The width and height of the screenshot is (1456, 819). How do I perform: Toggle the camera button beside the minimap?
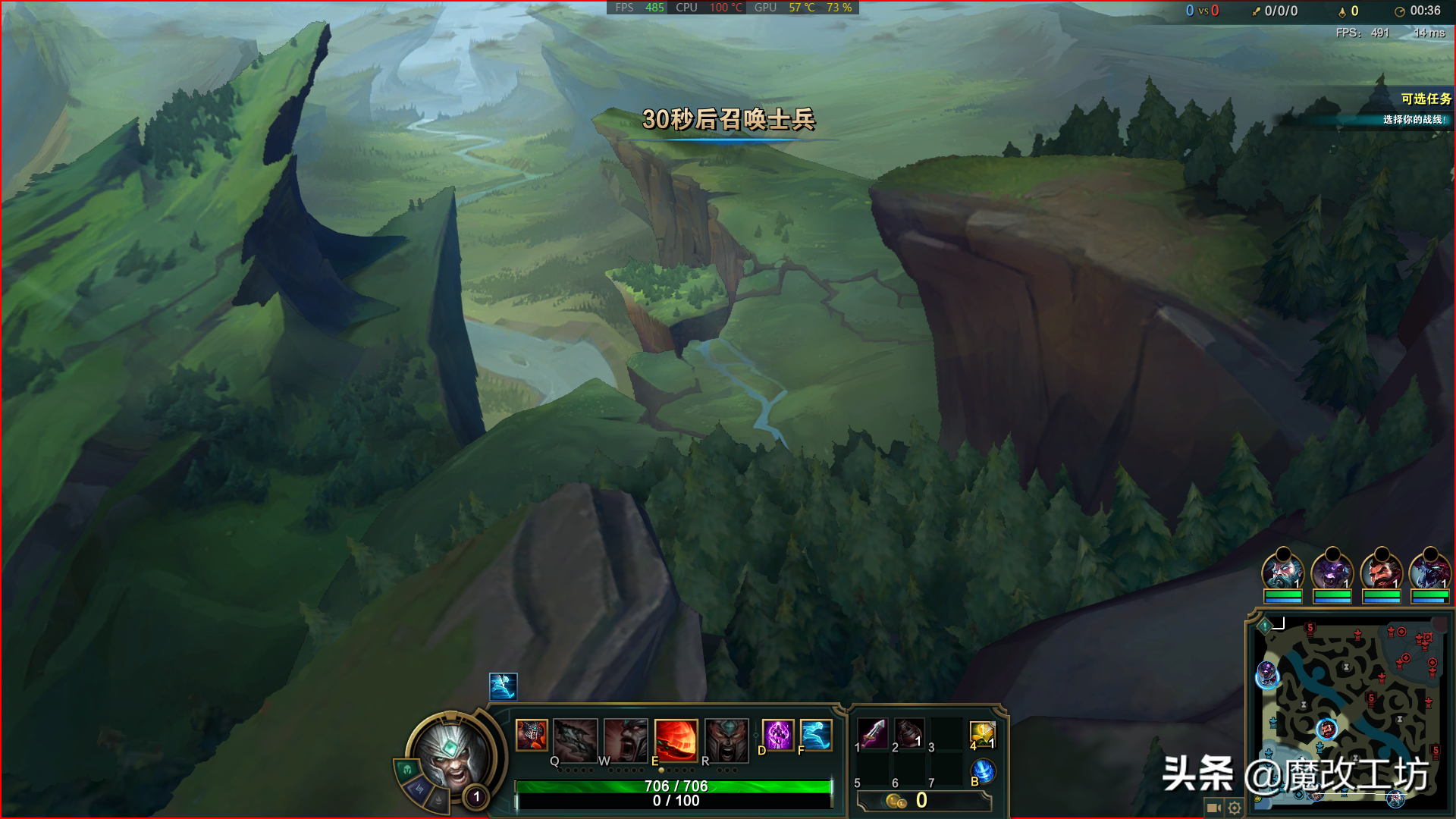coord(1213,808)
